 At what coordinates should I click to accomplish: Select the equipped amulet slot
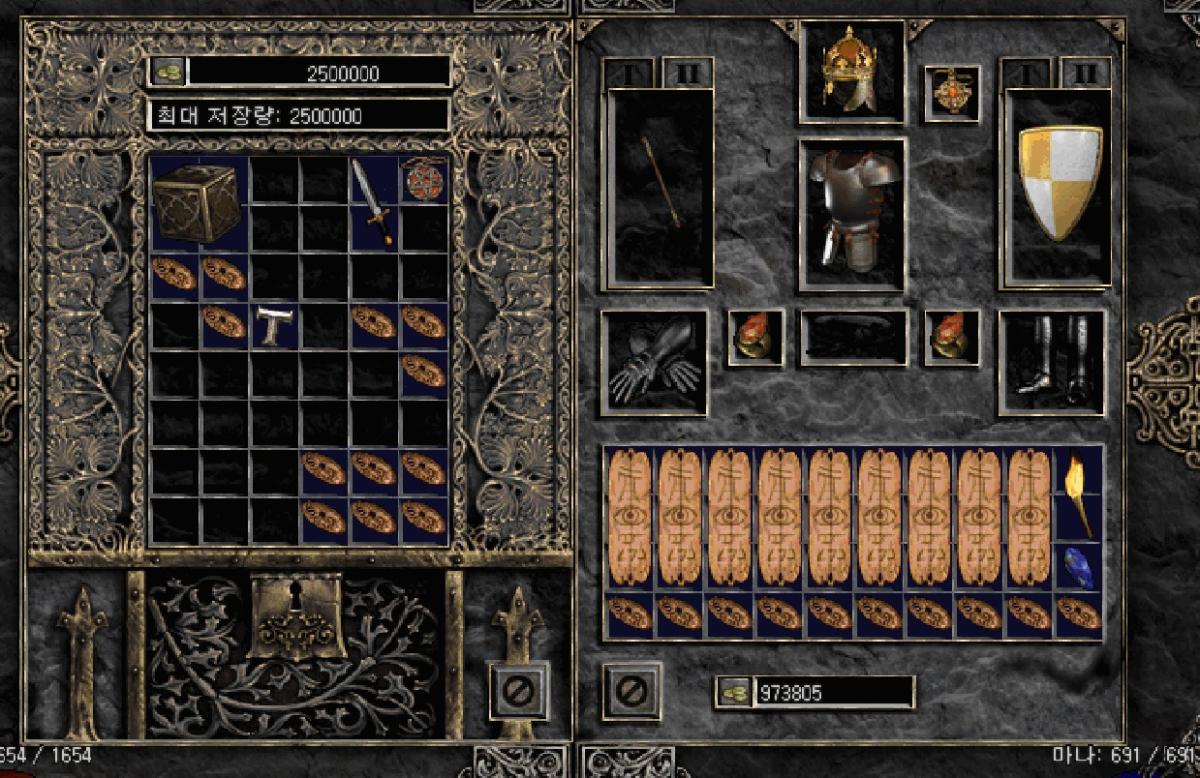[951, 93]
